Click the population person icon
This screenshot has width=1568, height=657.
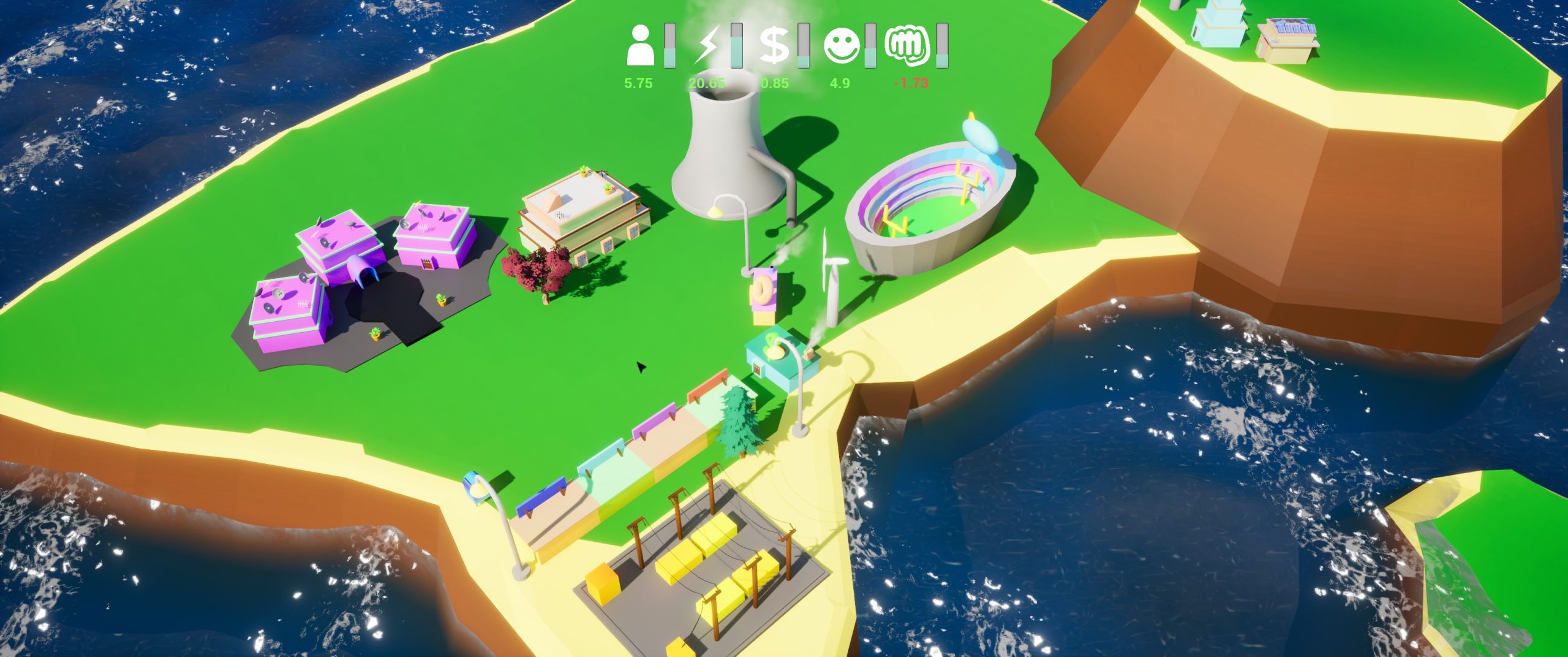640,45
